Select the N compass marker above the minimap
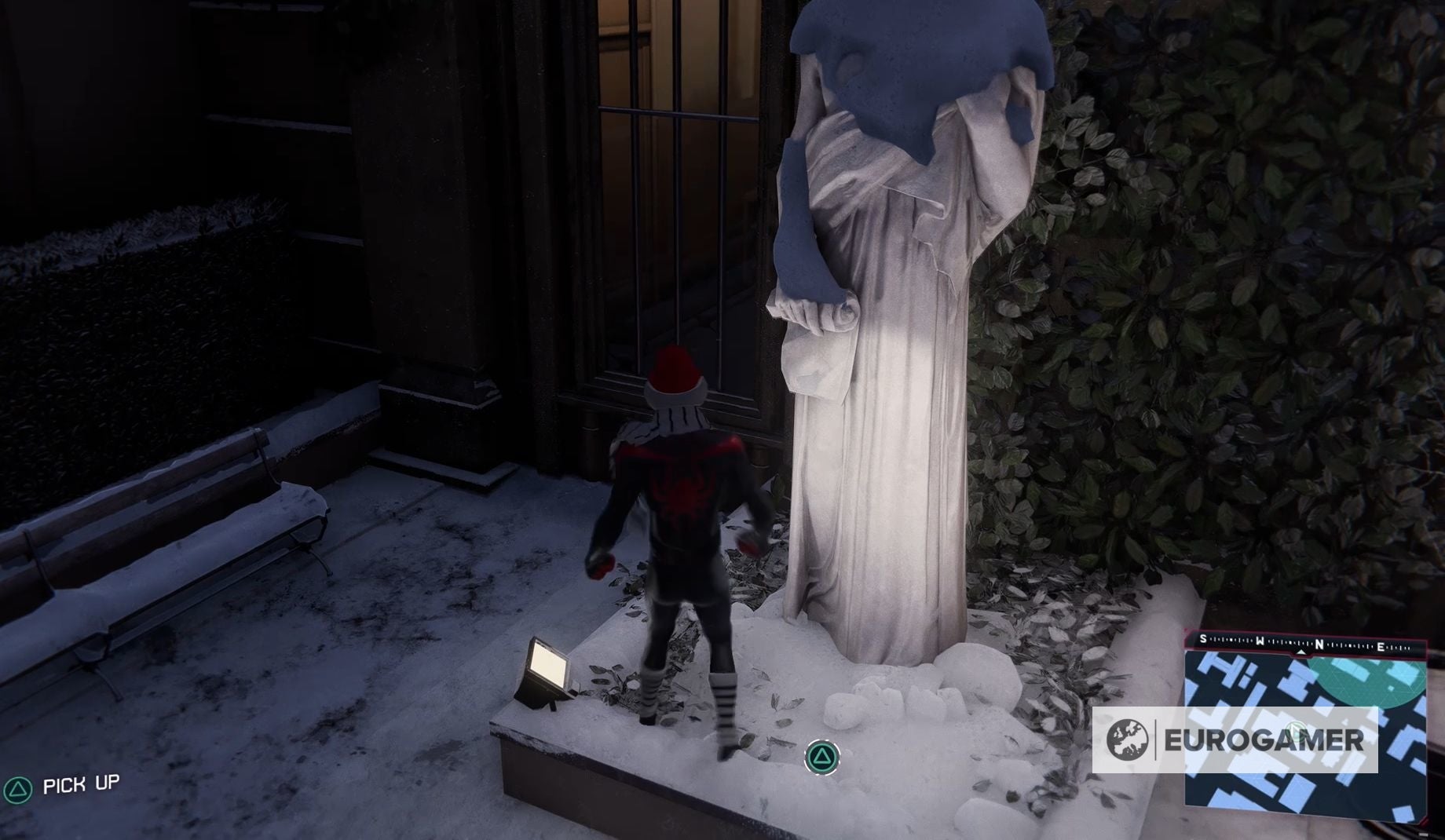This screenshot has height=840, width=1445. 1319,644
